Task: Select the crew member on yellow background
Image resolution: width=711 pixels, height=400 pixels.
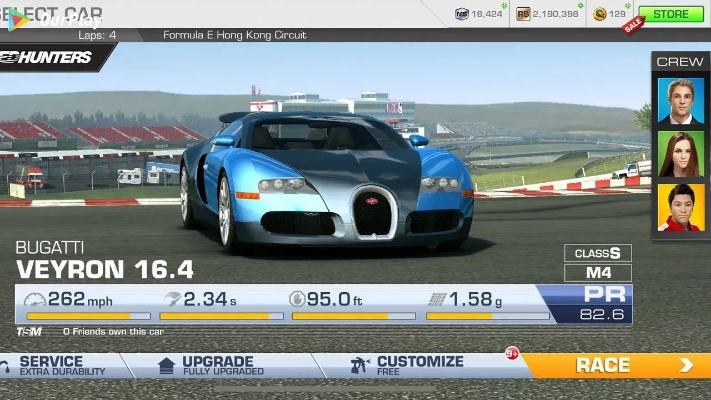Action: click(680, 207)
